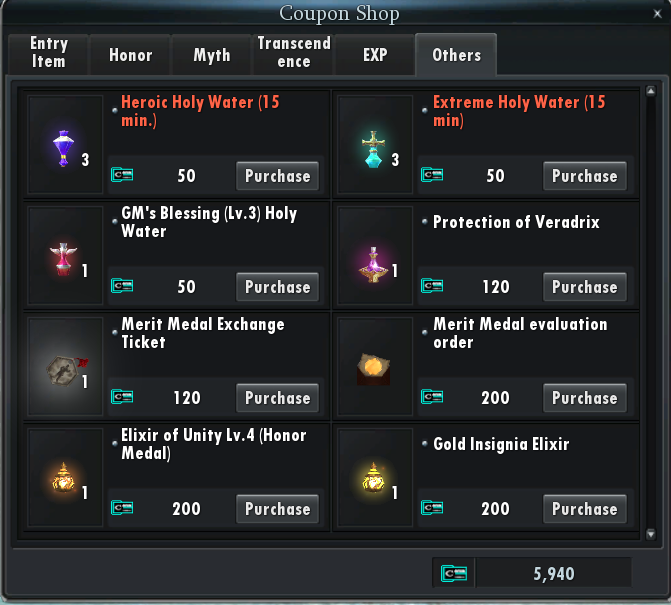Choose the Merit Medal Exchange Ticket icon
Image resolution: width=671 pixels, height=605 pixels.
(x=66, y=367)
